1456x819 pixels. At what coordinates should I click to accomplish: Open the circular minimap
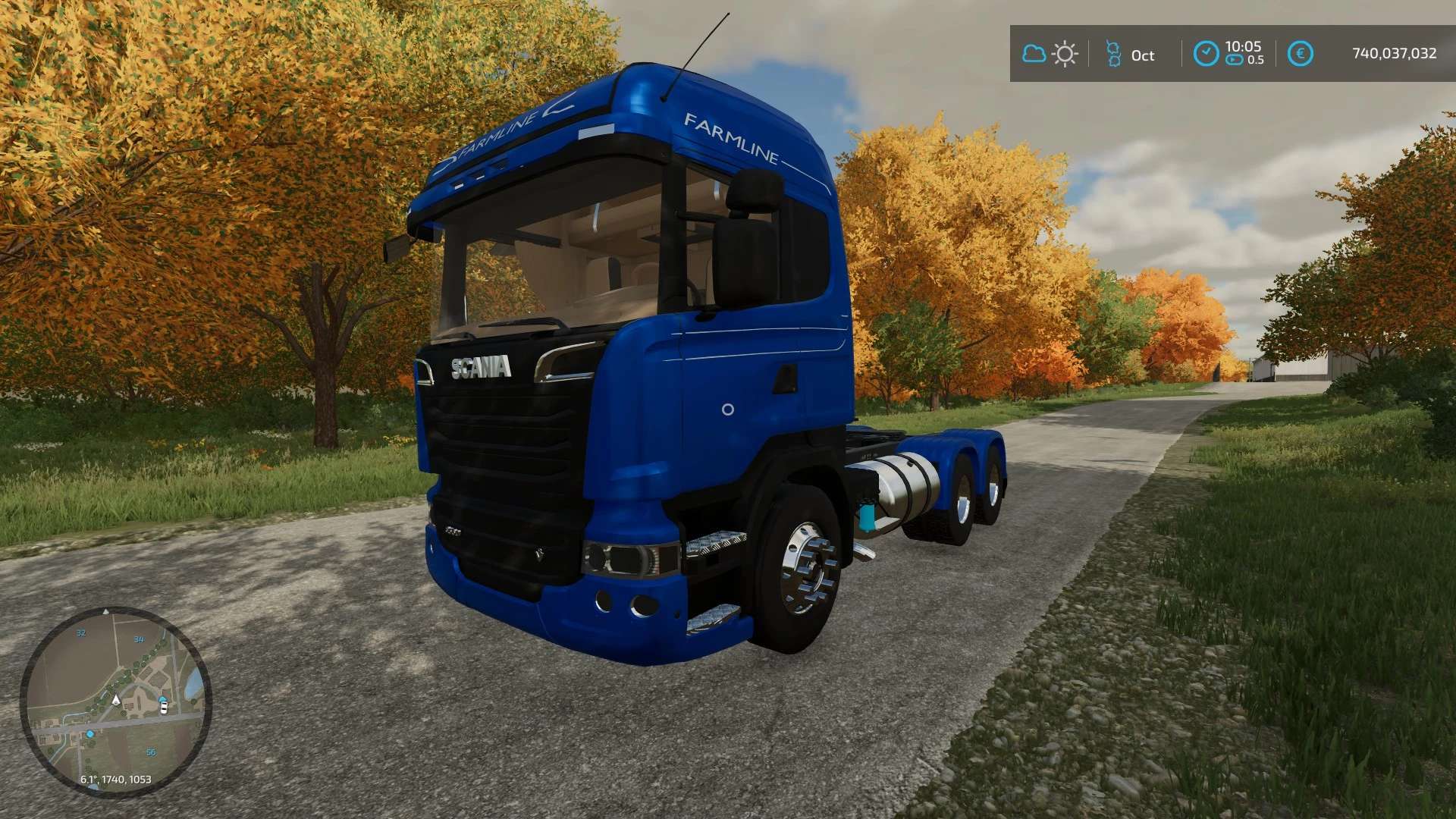coord(115,701)
